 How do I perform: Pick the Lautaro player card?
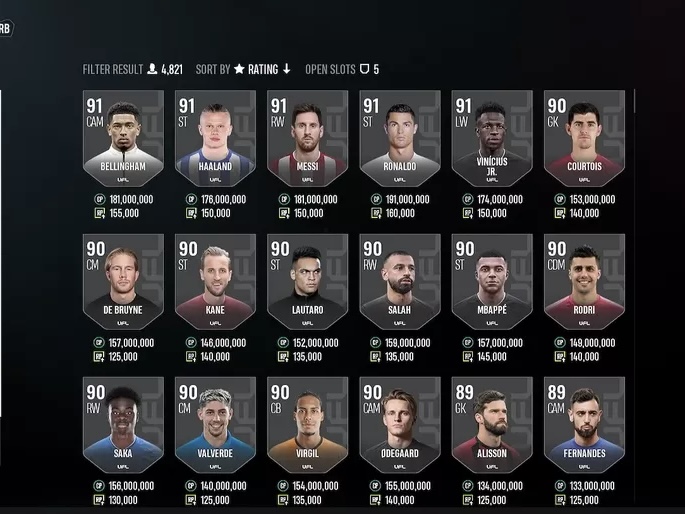307,282
